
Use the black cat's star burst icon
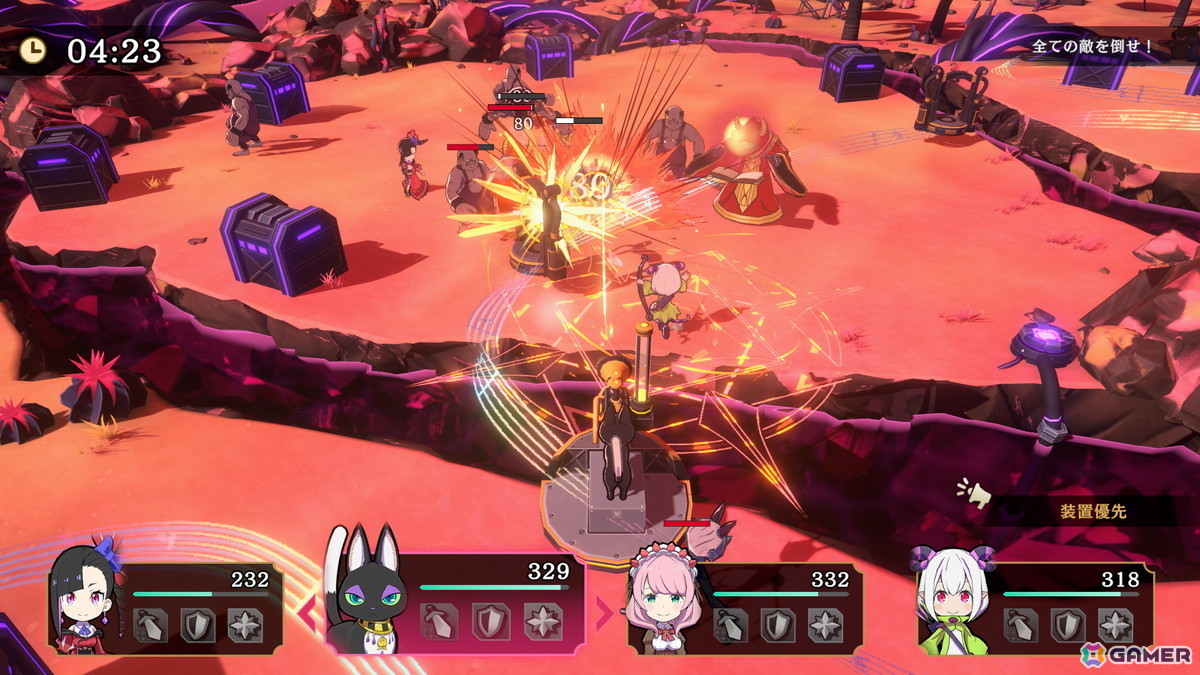[x=542, y=622]
